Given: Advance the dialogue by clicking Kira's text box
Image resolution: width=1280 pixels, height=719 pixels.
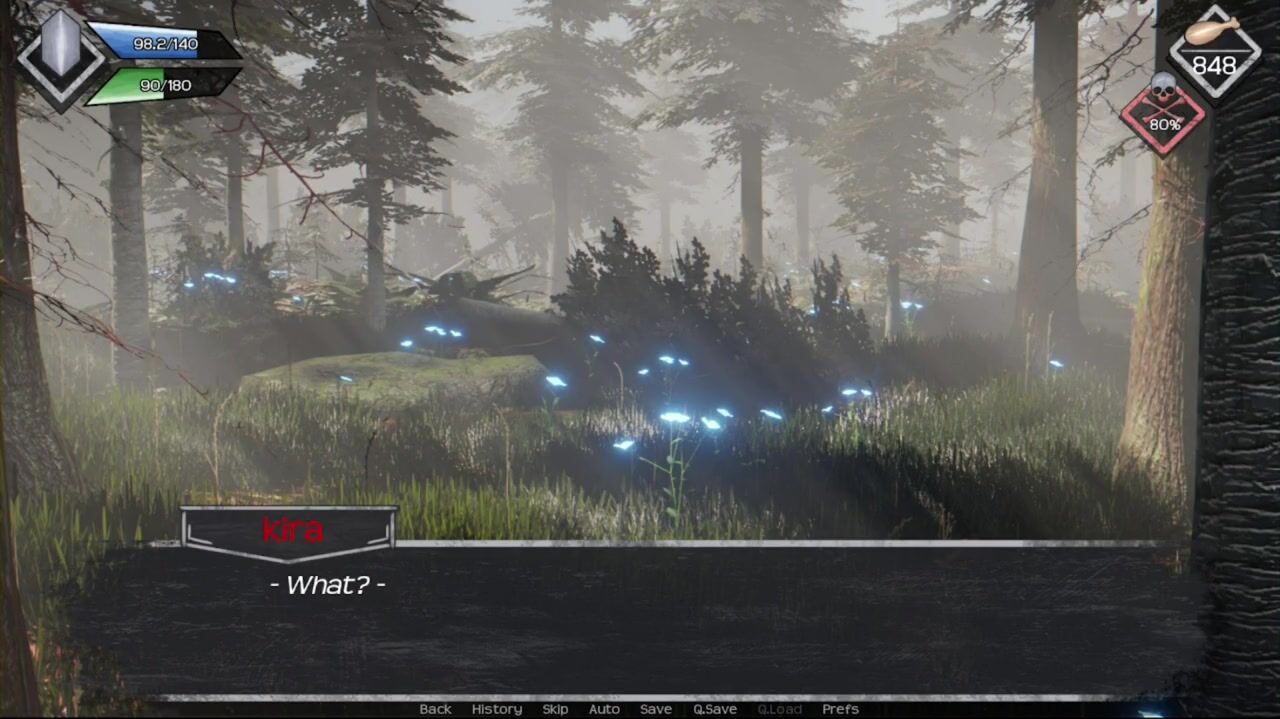Looking at the screenshot, I should (x=640, y=620).
